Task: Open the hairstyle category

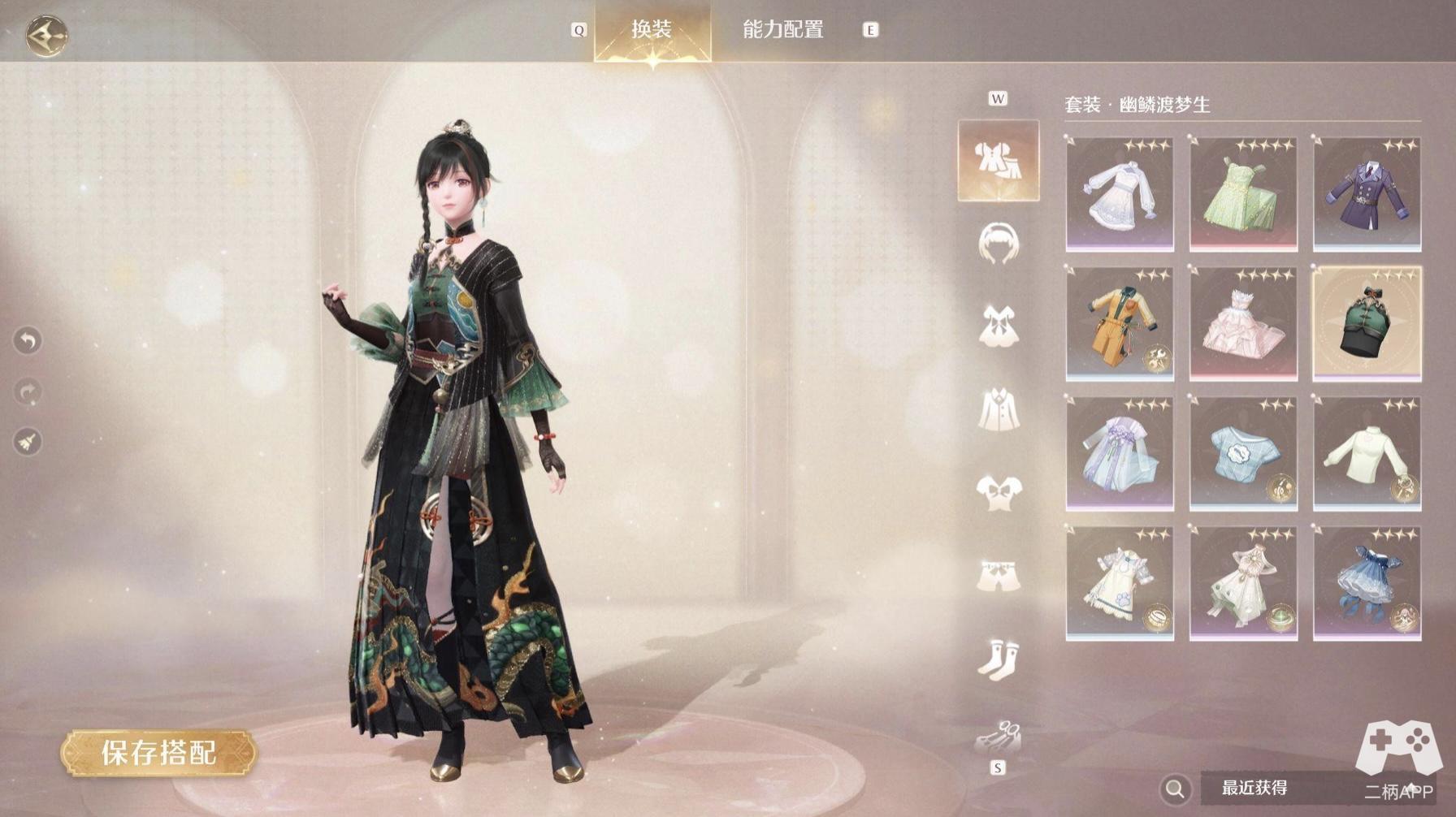Action: click(x=998, y=244)
